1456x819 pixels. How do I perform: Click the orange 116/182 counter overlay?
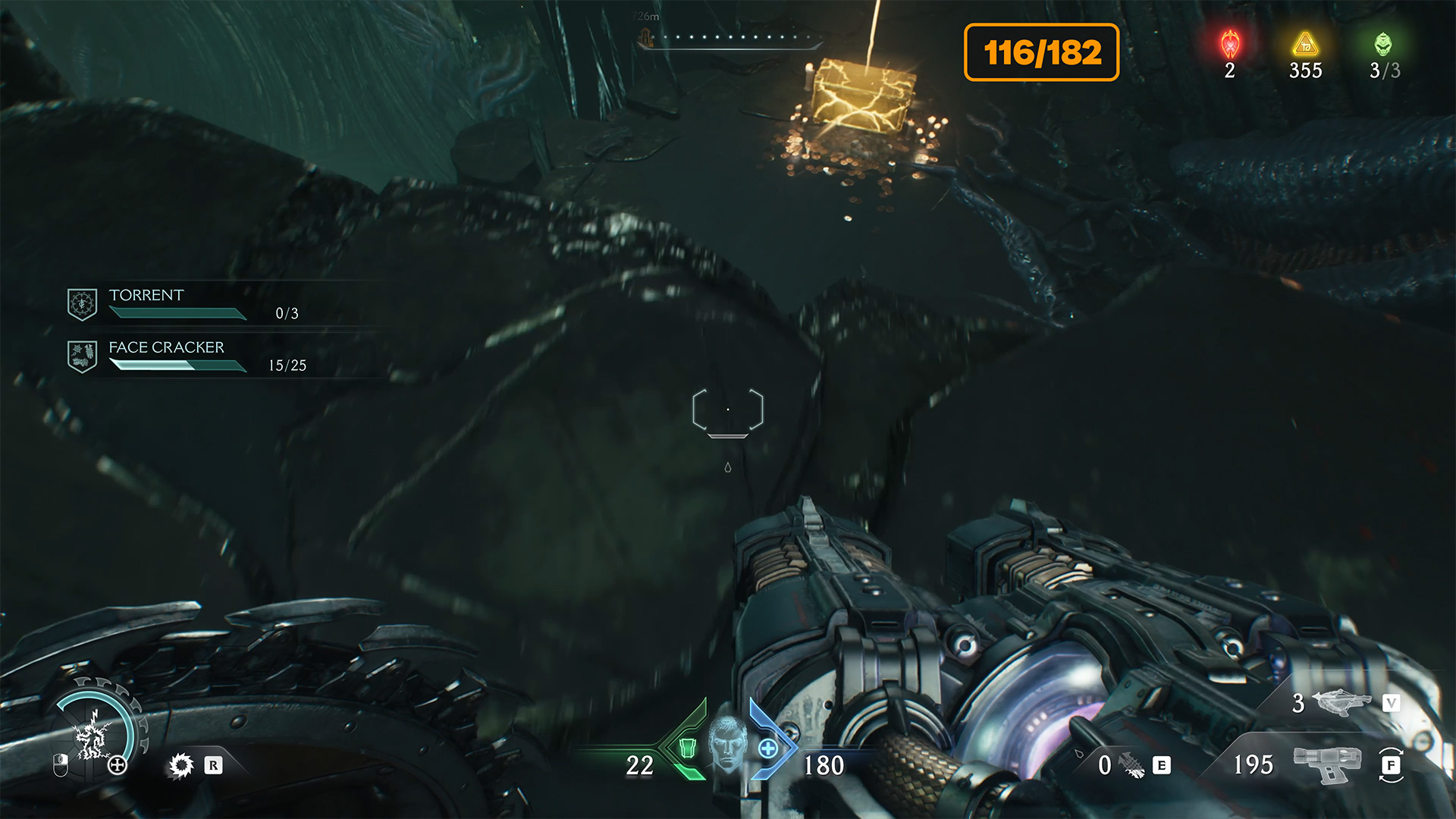(x=1041, y=52)
